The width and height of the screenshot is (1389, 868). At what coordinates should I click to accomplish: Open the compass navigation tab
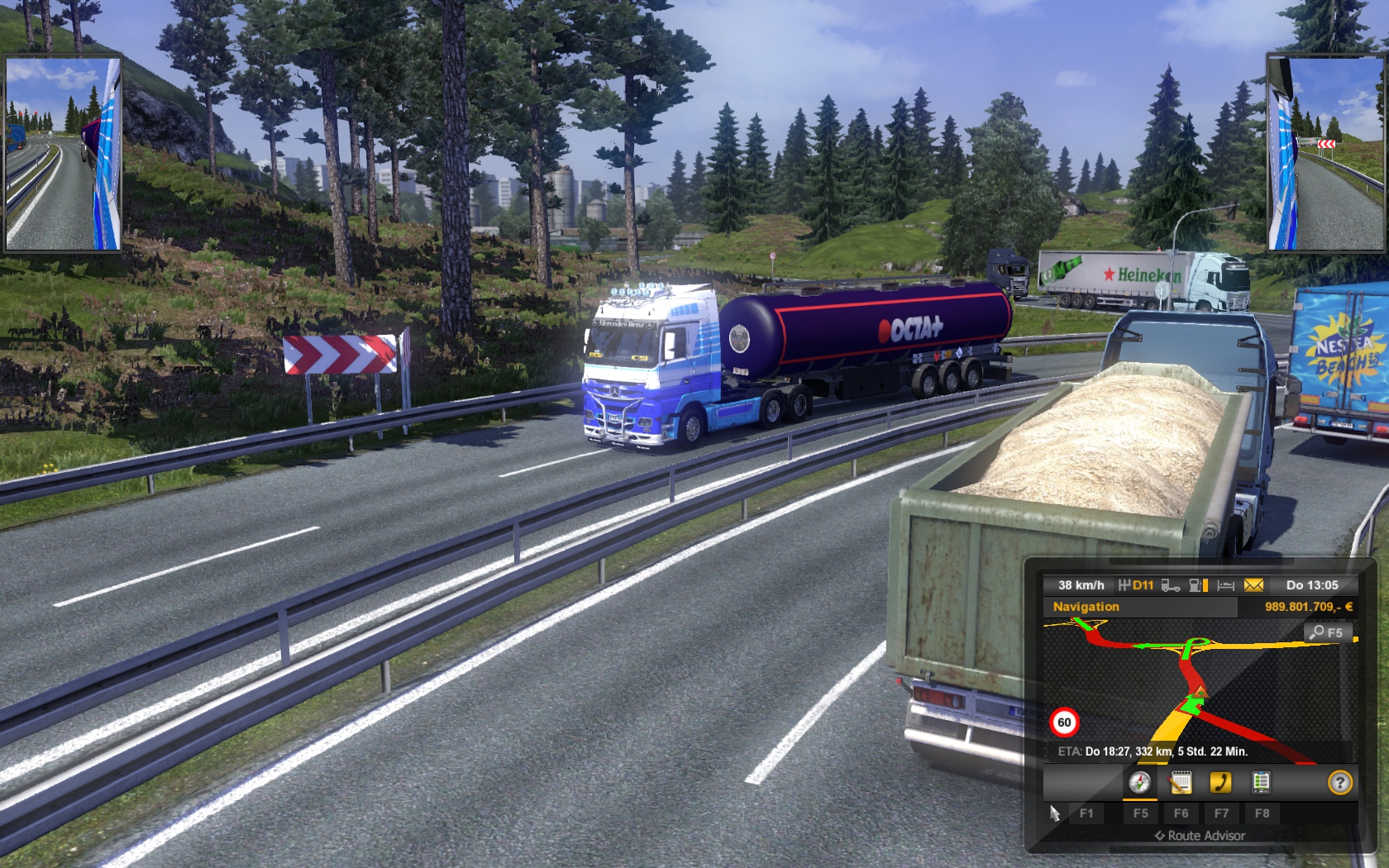[1139, 782]
